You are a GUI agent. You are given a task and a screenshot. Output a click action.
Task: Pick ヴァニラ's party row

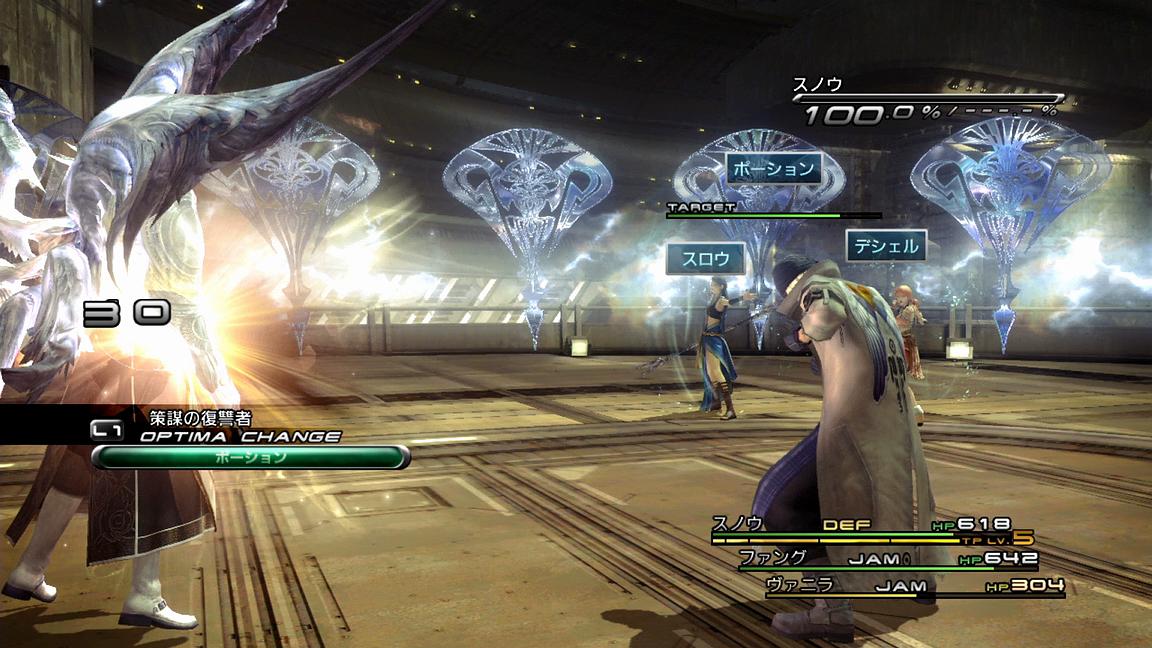[799, 586]
